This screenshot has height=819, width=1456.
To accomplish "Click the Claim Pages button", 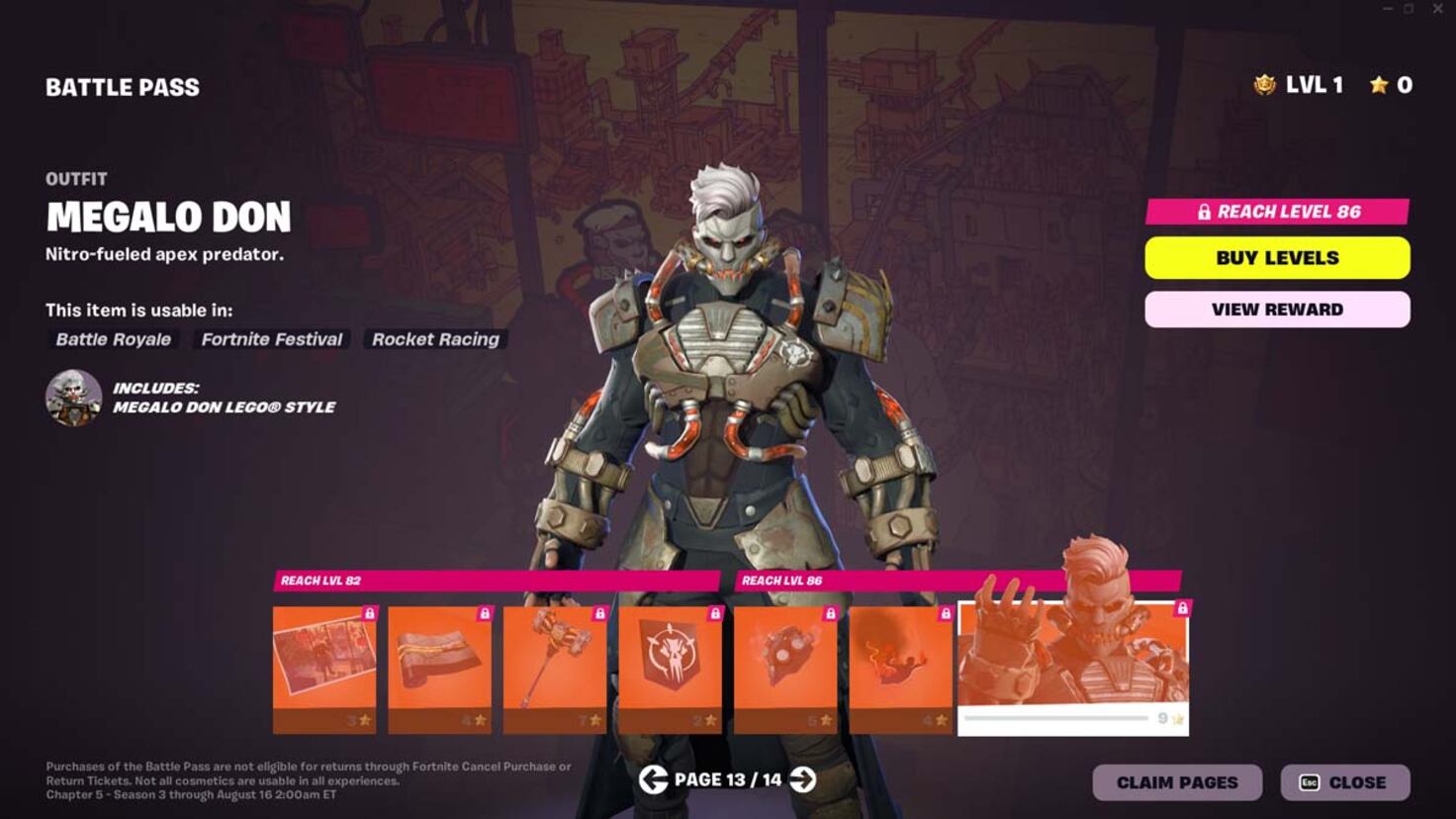I will coord(1176,781).
